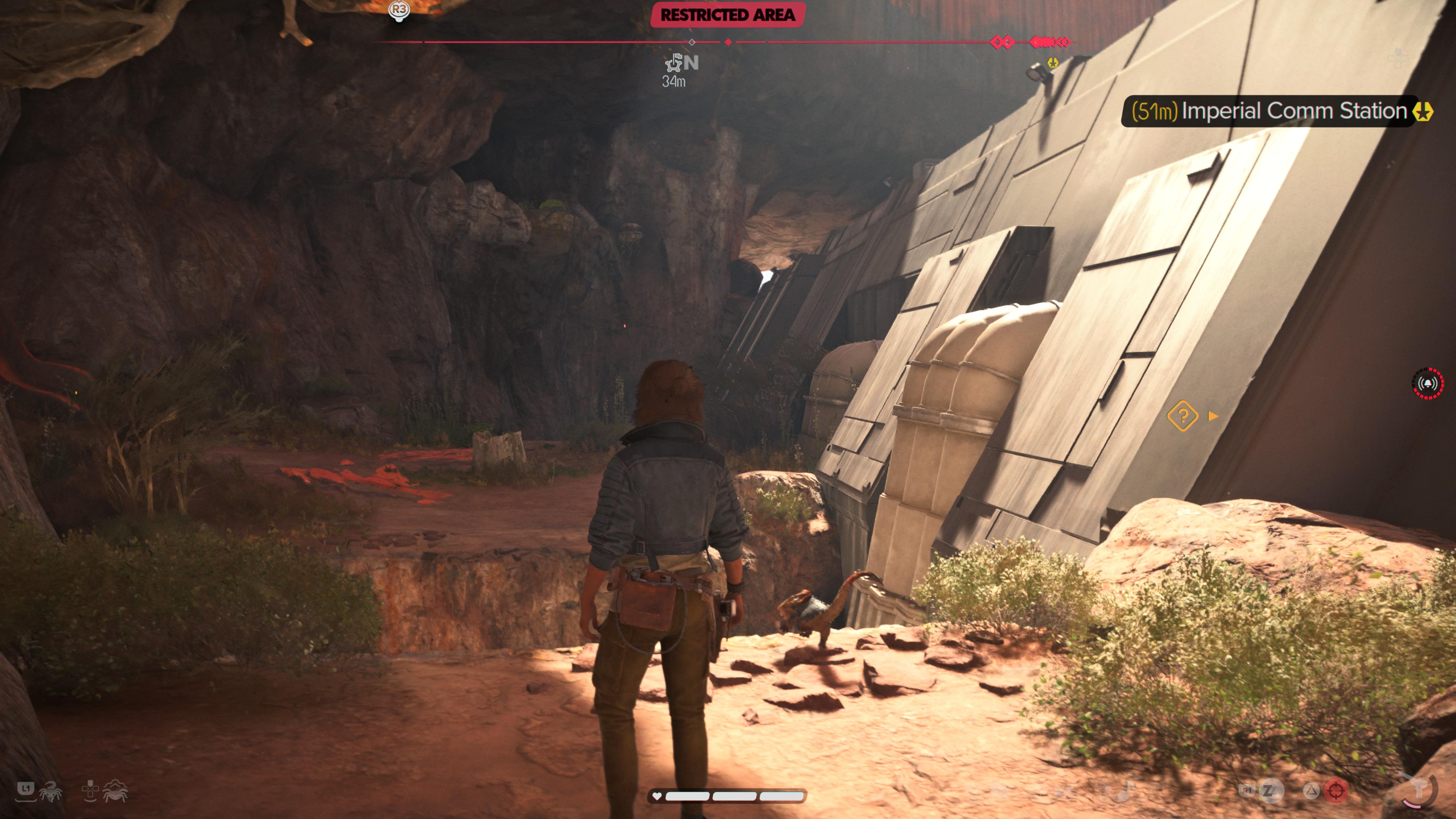Screen dimensions: 1456x819
Task: Toggle the faded d-pad overlay near top right
Action: pyautogui.click(x=1398, y=59)
